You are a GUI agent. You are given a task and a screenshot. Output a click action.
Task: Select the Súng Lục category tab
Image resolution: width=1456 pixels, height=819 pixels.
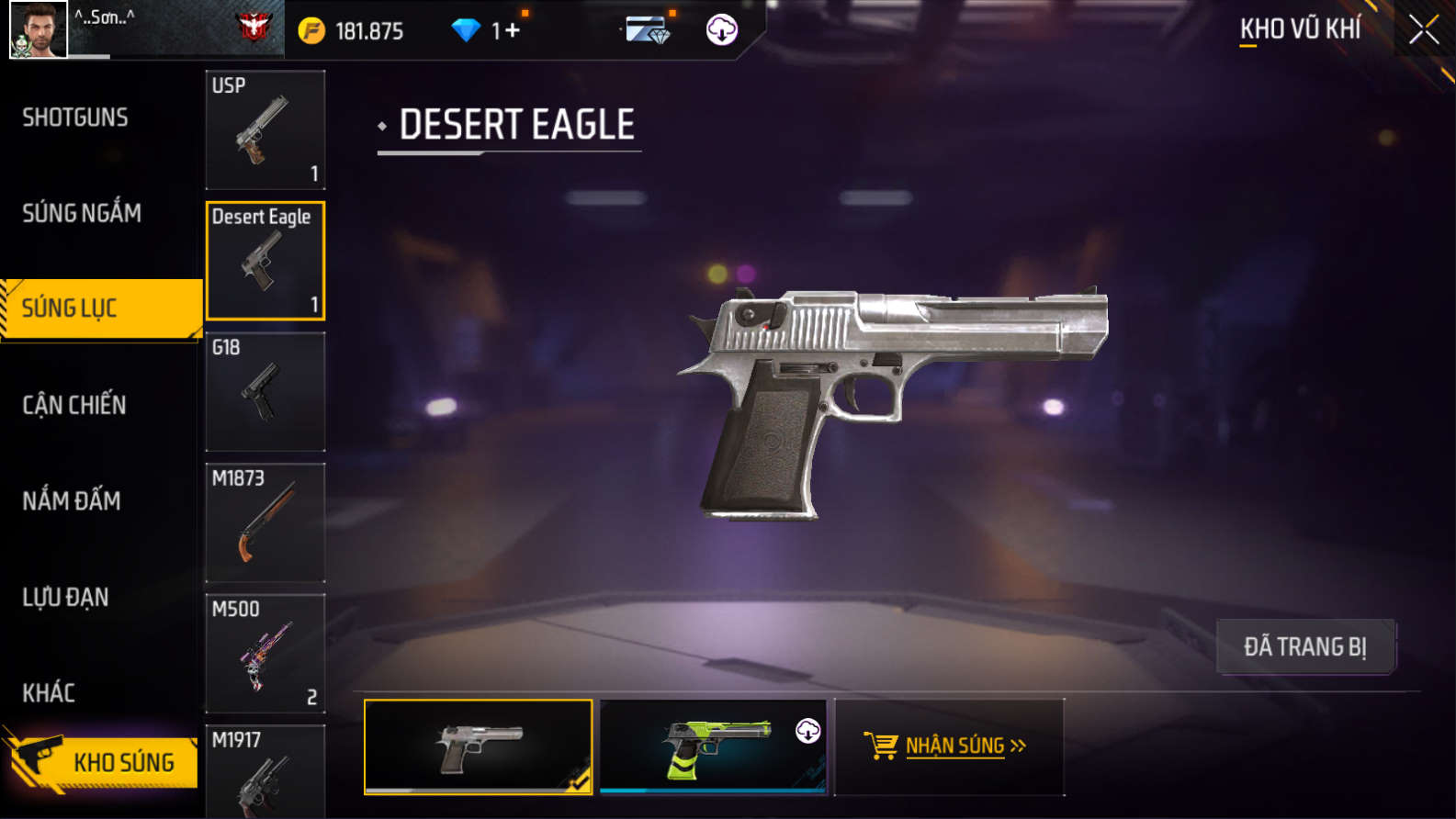pos(101,309)
